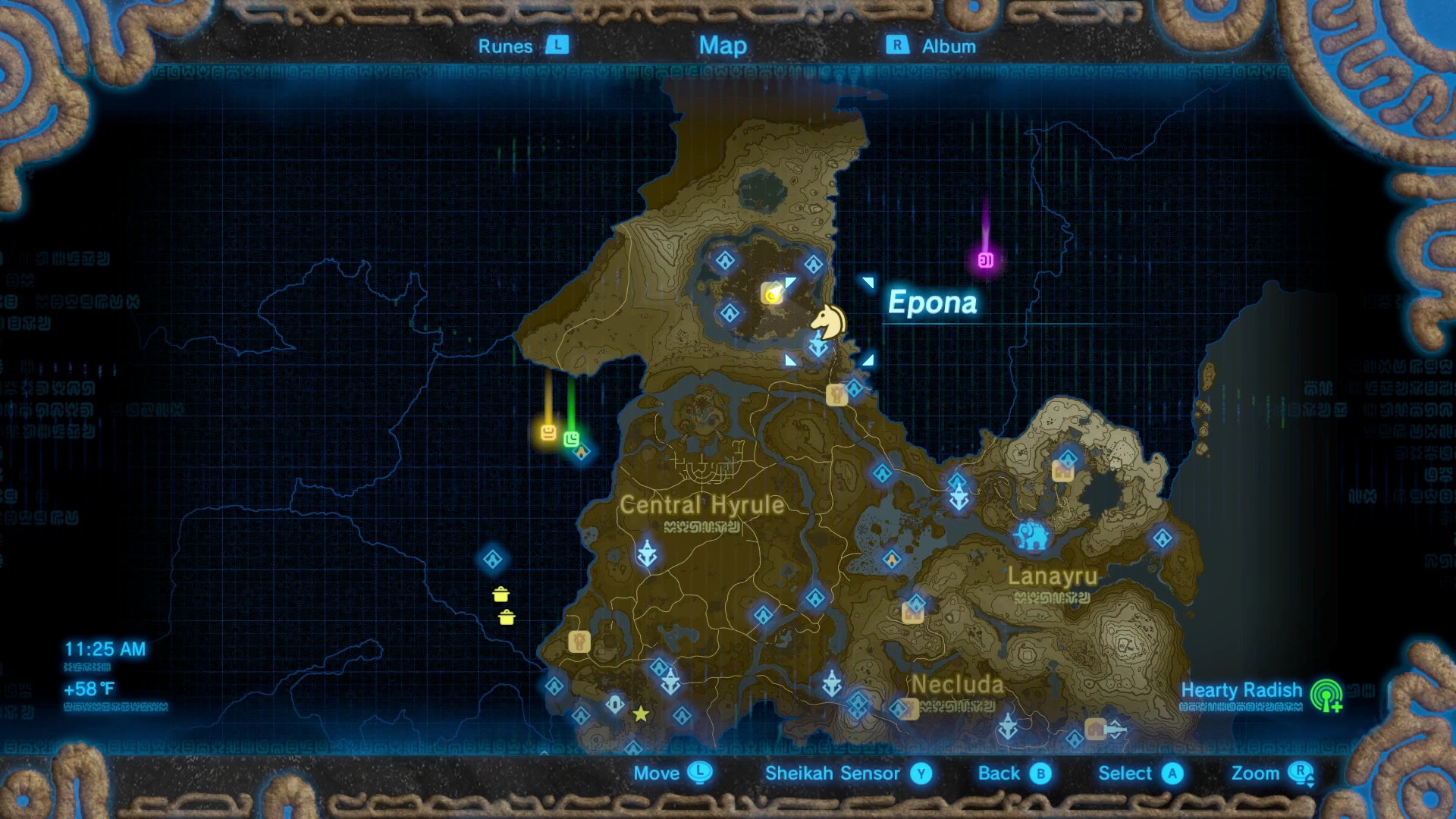Click the 11:25 AM time display
Image resolution: width=1456 pixels, height=819 pixels.
tap(105, 649)
